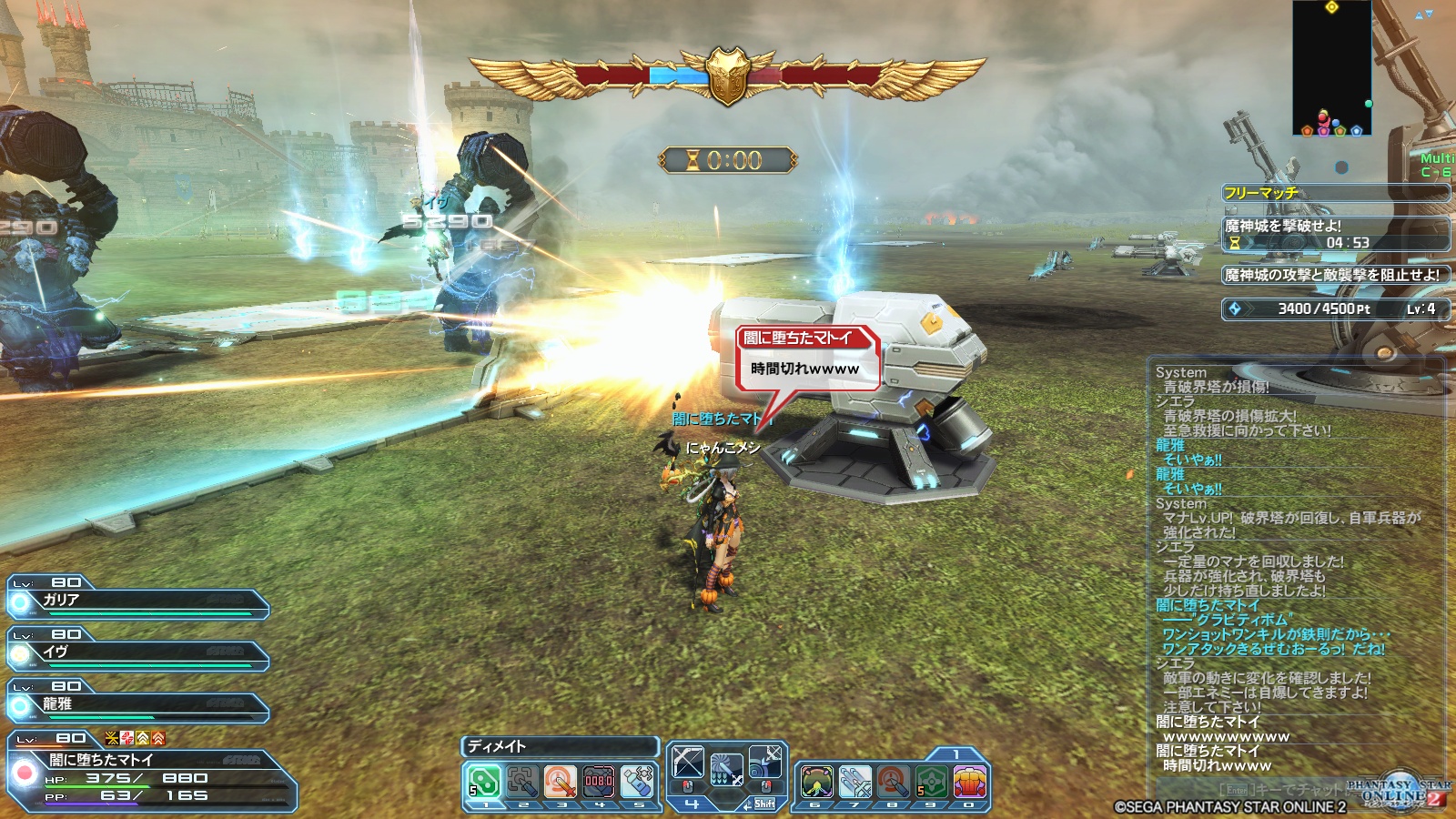Select party member イヴ in the party list
Image resolution: width=1456 pixels, height=819 pixels.
pyautogui.click(x=138, y=652)
